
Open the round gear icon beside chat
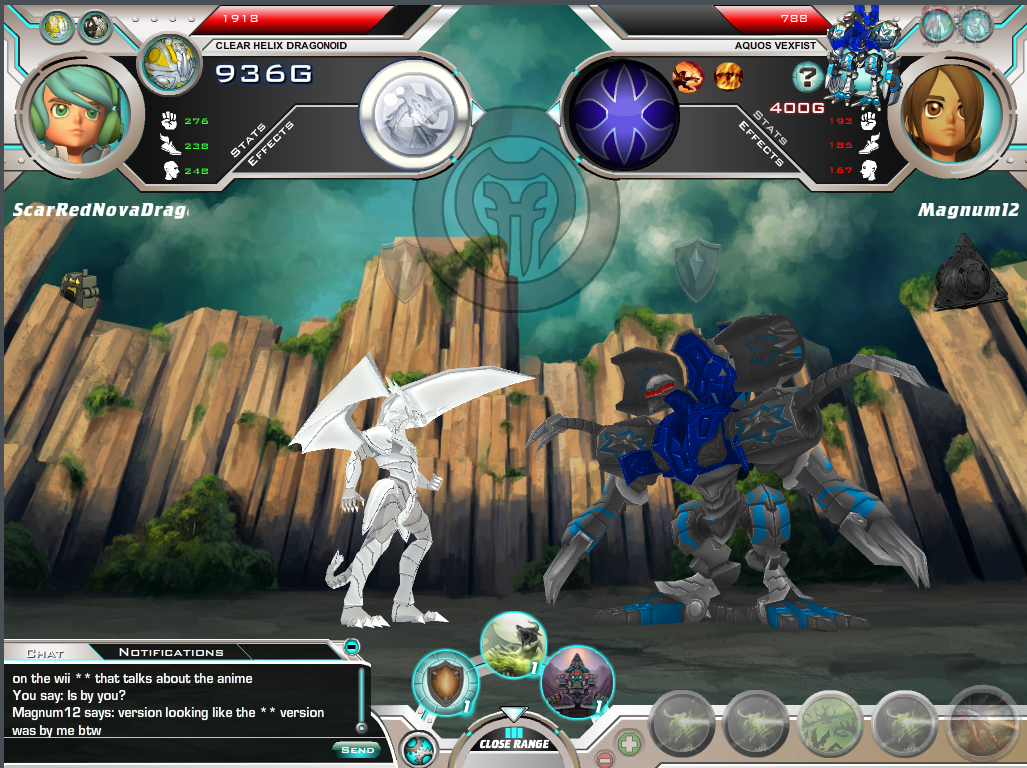pos(418,749)
